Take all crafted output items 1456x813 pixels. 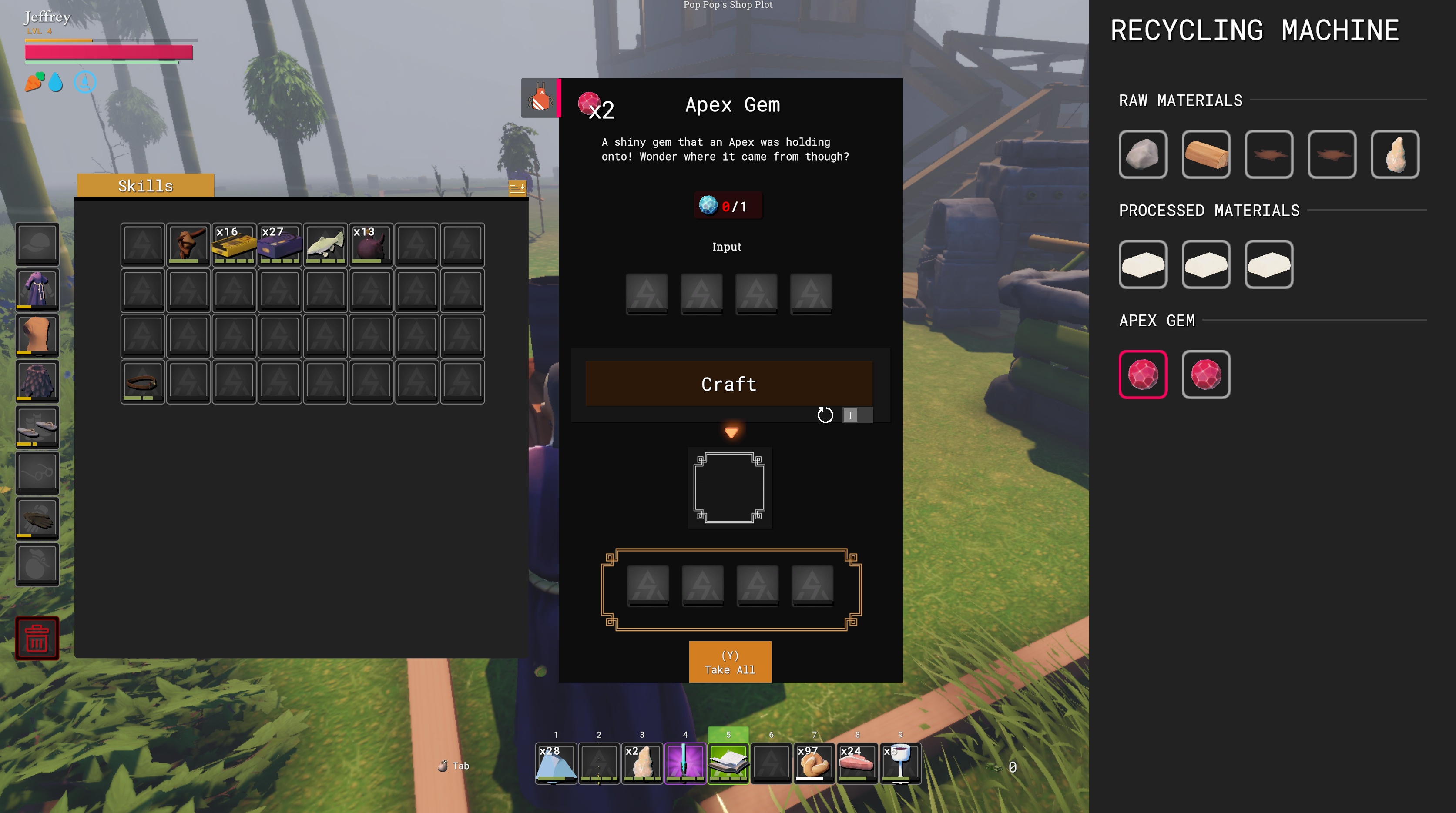pyautogui.click(x=730, y=662)
